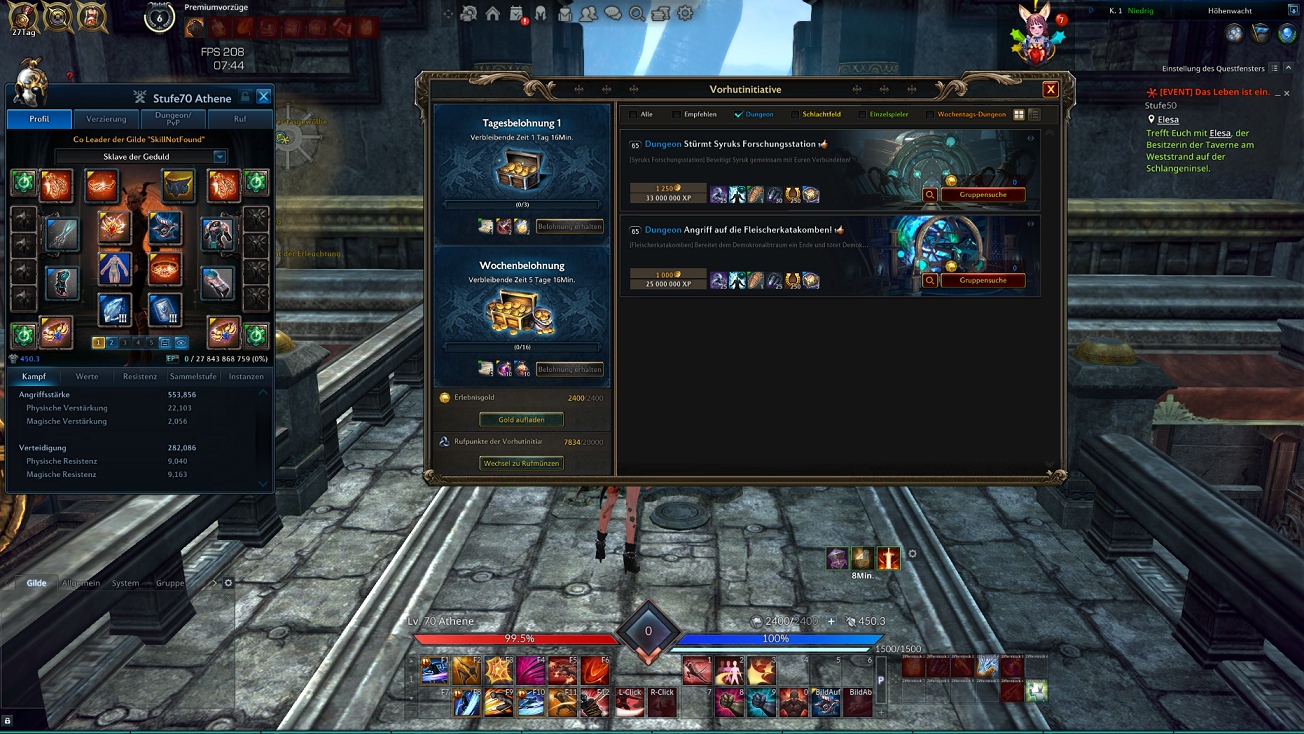The width and height of the screenshot is (1304, 734).
Task: Enable the Schlachtfeld filter checkbox
Action: click(x=795, y=115)
